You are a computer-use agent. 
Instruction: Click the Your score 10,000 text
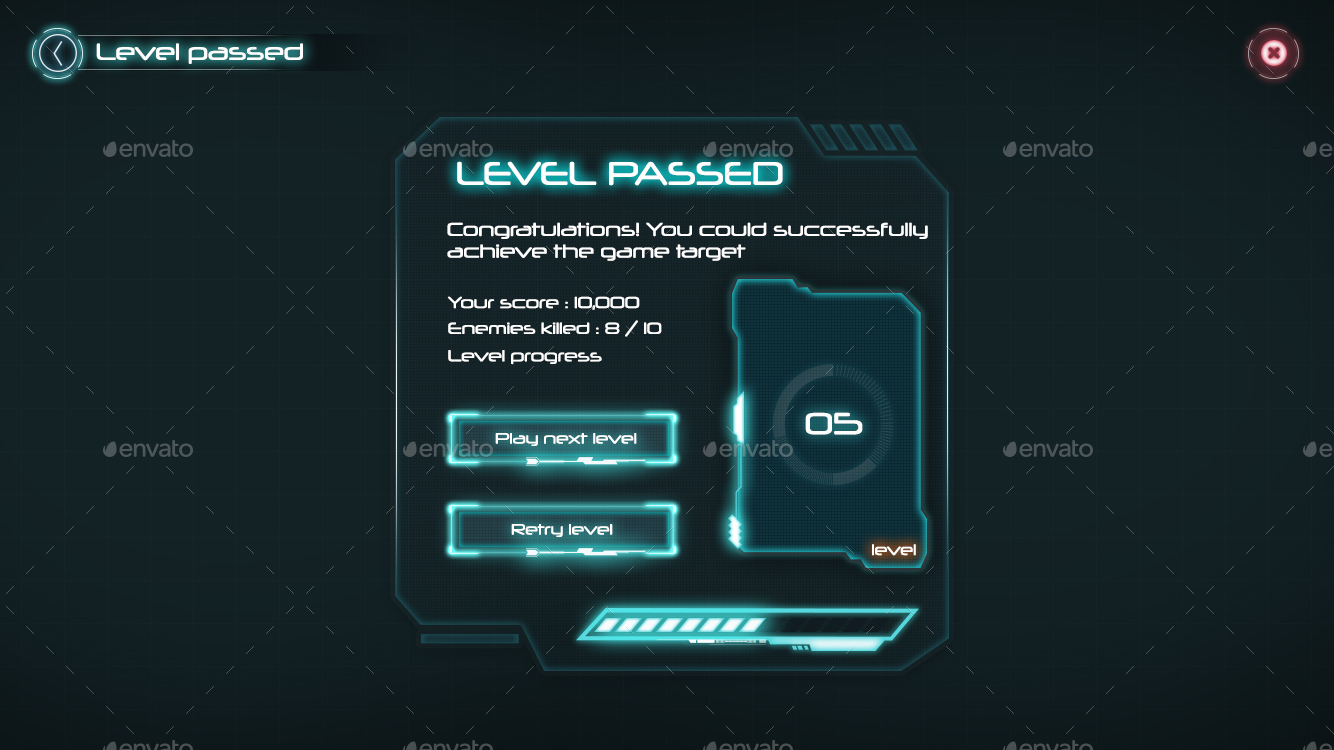point(543,302)
